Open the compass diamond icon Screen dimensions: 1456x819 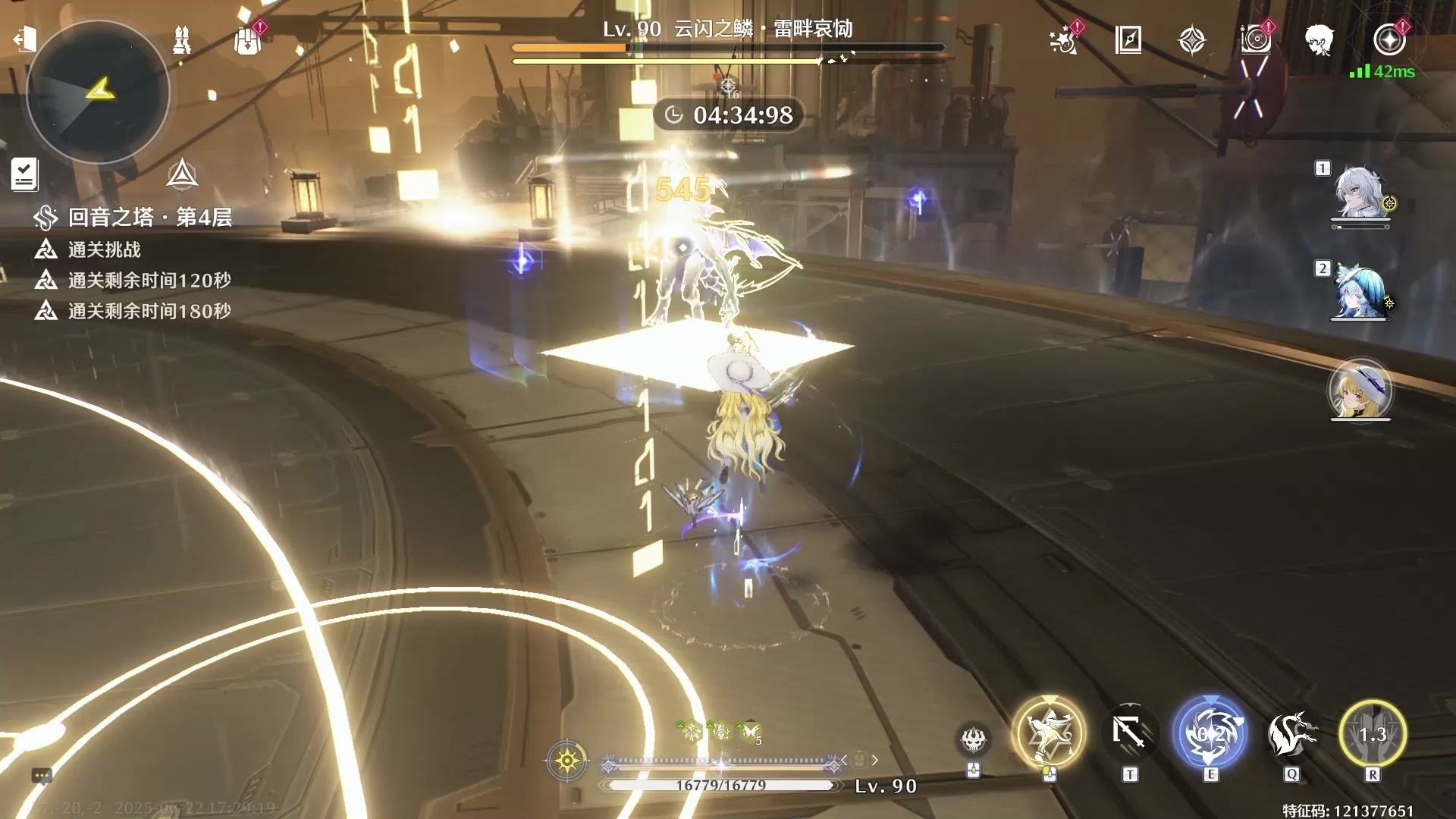tap(1192, 40)
